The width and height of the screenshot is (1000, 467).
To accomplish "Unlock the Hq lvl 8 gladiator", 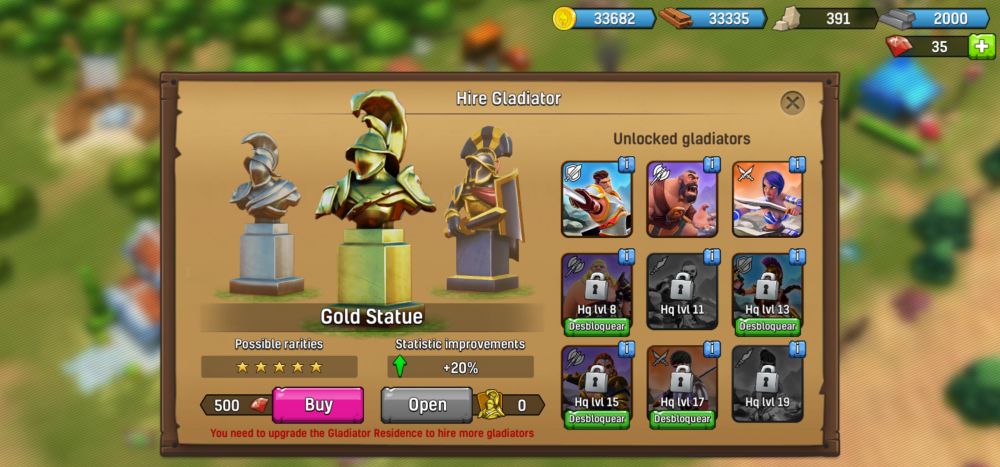I will (x=596, y=326).
